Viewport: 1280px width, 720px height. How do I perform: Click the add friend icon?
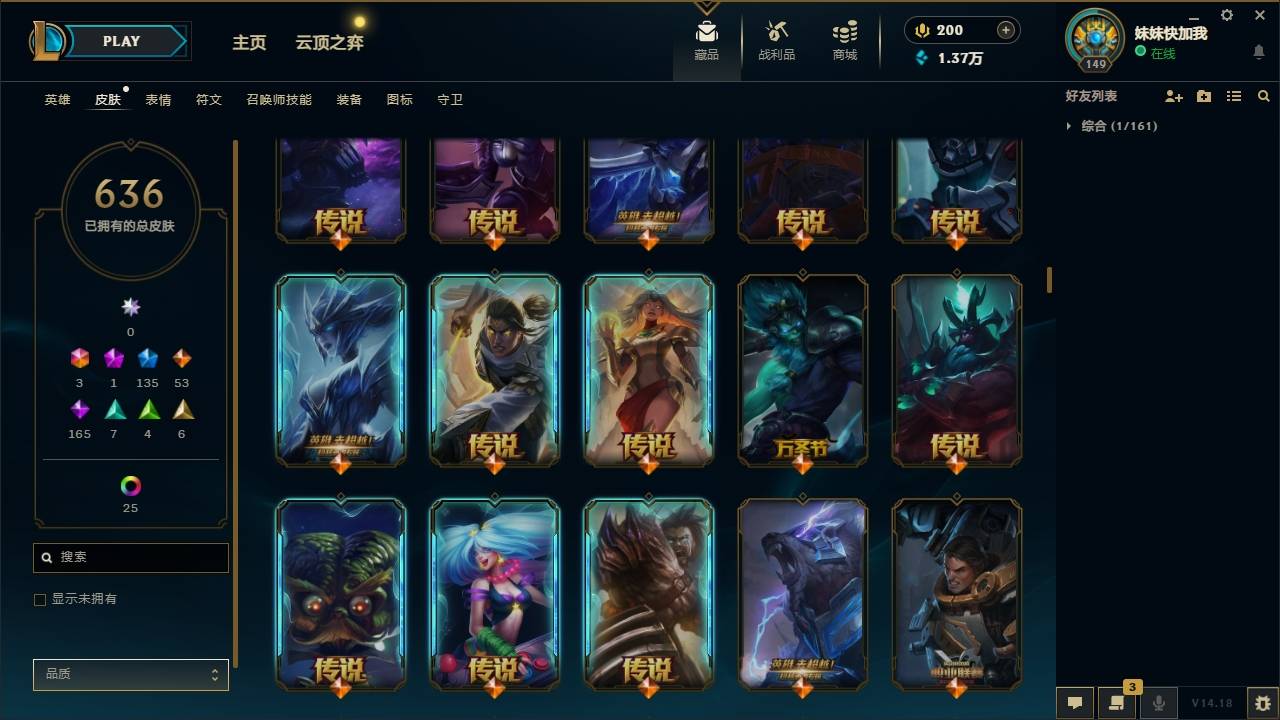point(1174,96)
